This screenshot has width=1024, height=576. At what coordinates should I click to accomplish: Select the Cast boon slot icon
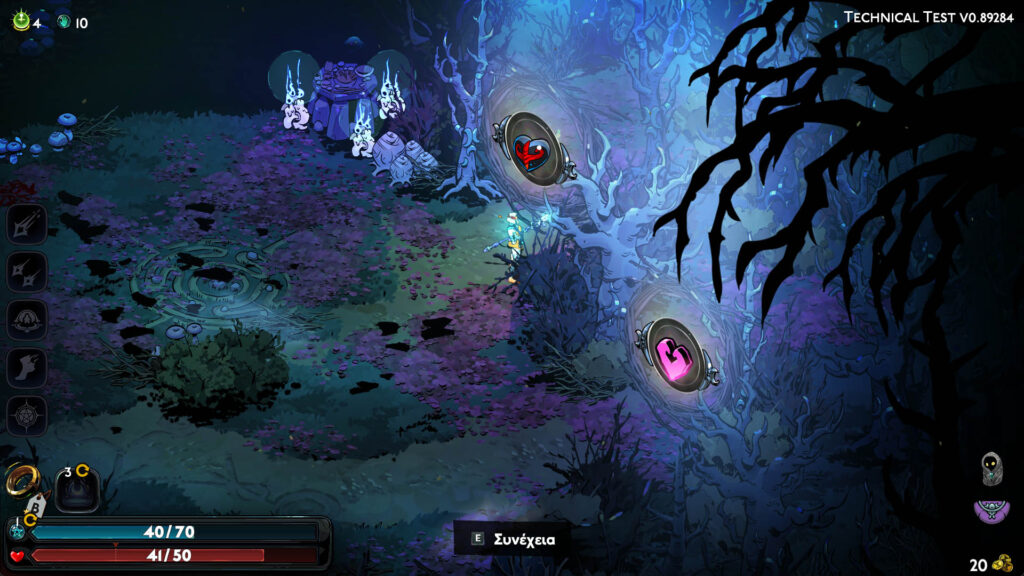point(26,319)
